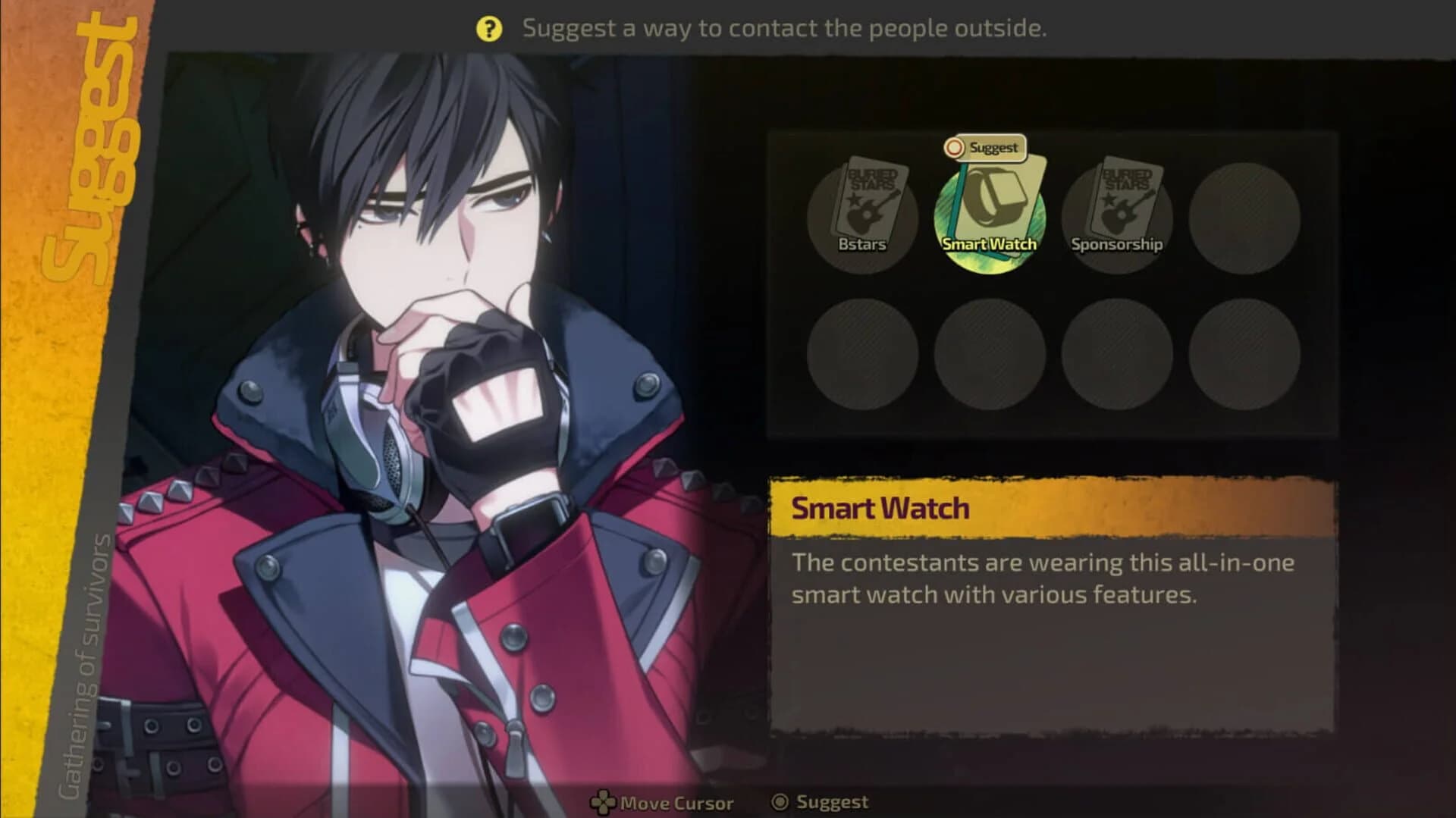Click the orange Smart Watch title bar

pyautogui.click(x=1054, y=509)
